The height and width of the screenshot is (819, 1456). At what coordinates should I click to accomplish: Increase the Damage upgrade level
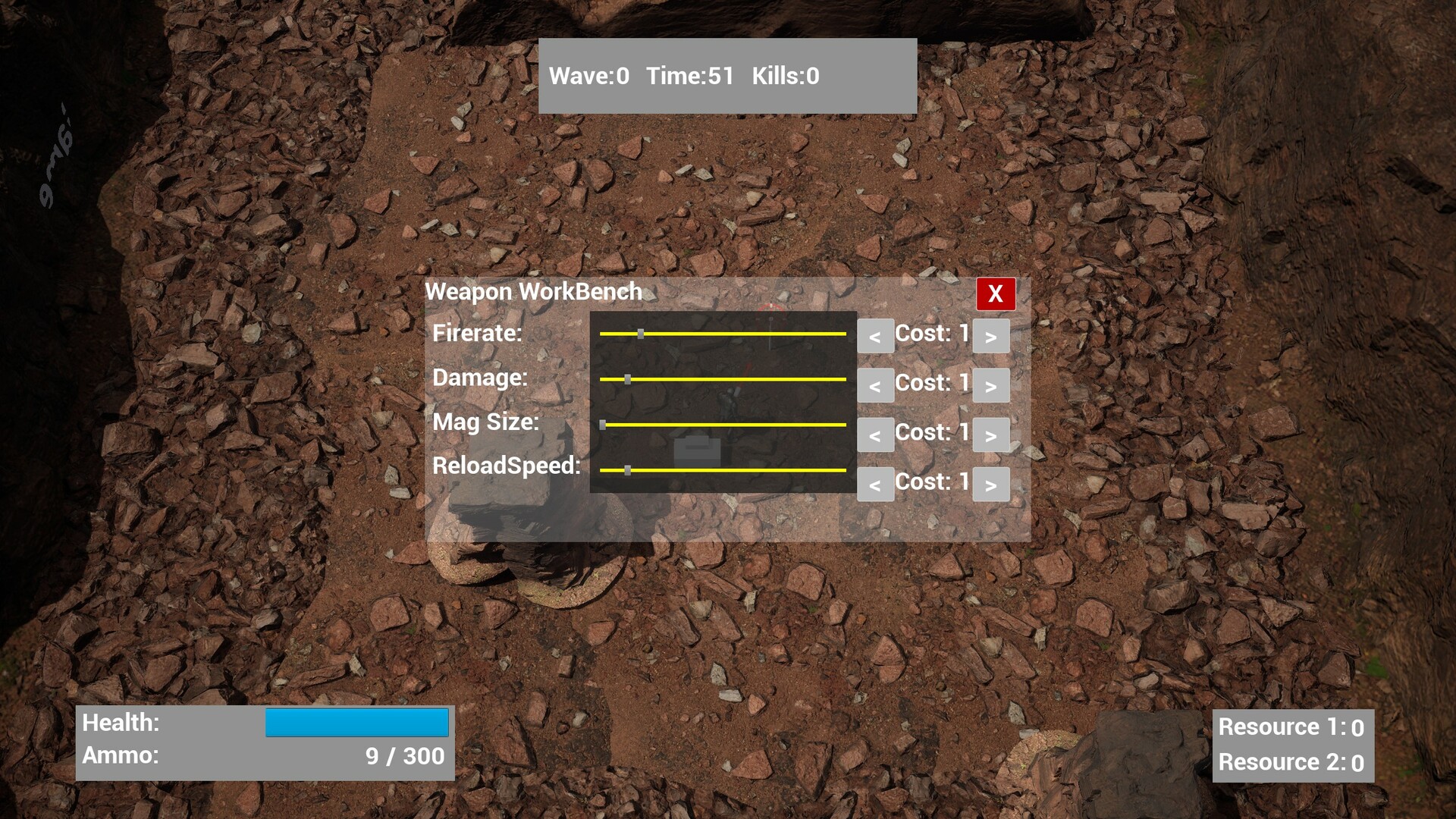(991, 385)
